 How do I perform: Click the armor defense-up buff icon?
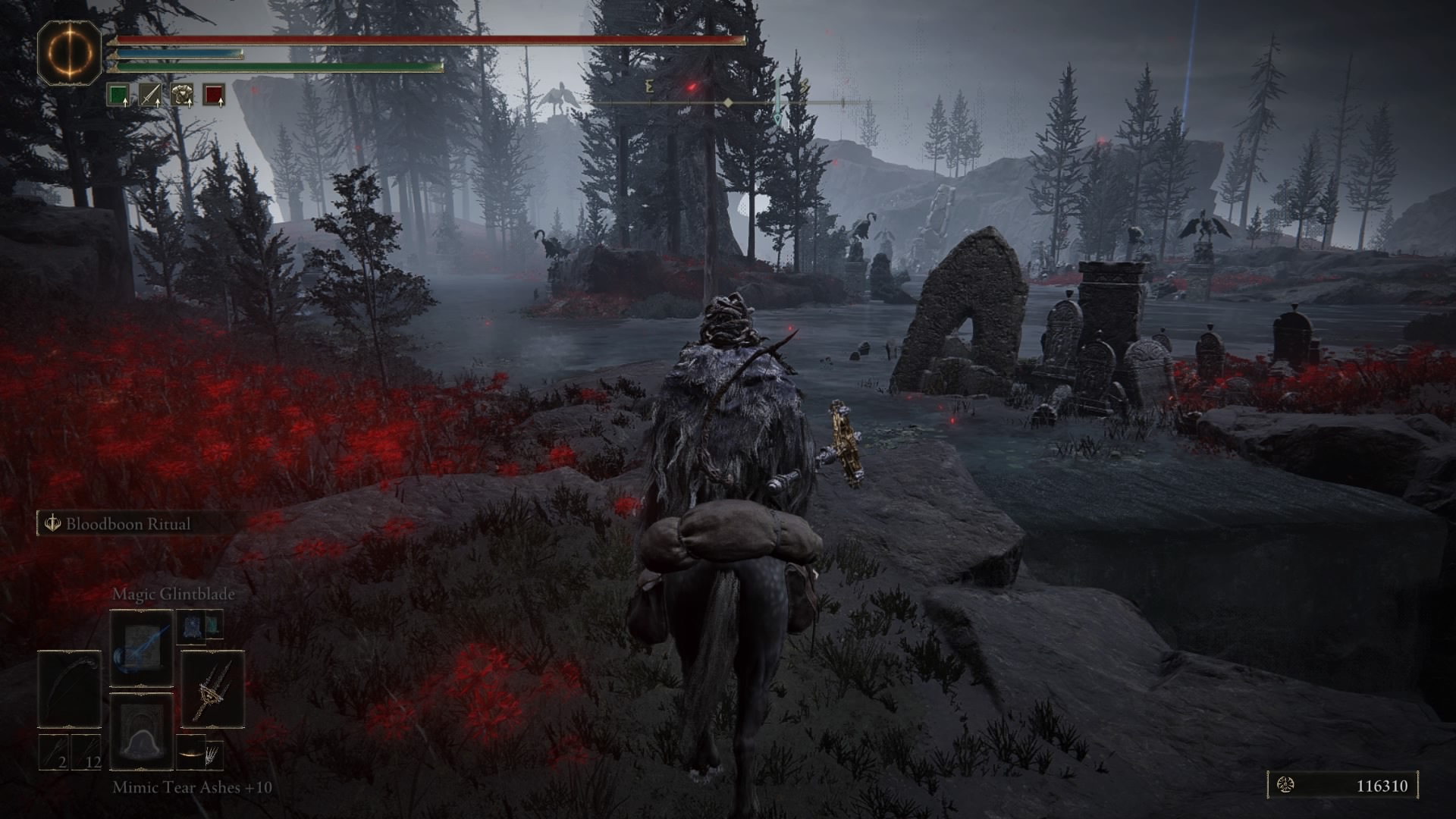pyautogui.click(x=182, y=96)
